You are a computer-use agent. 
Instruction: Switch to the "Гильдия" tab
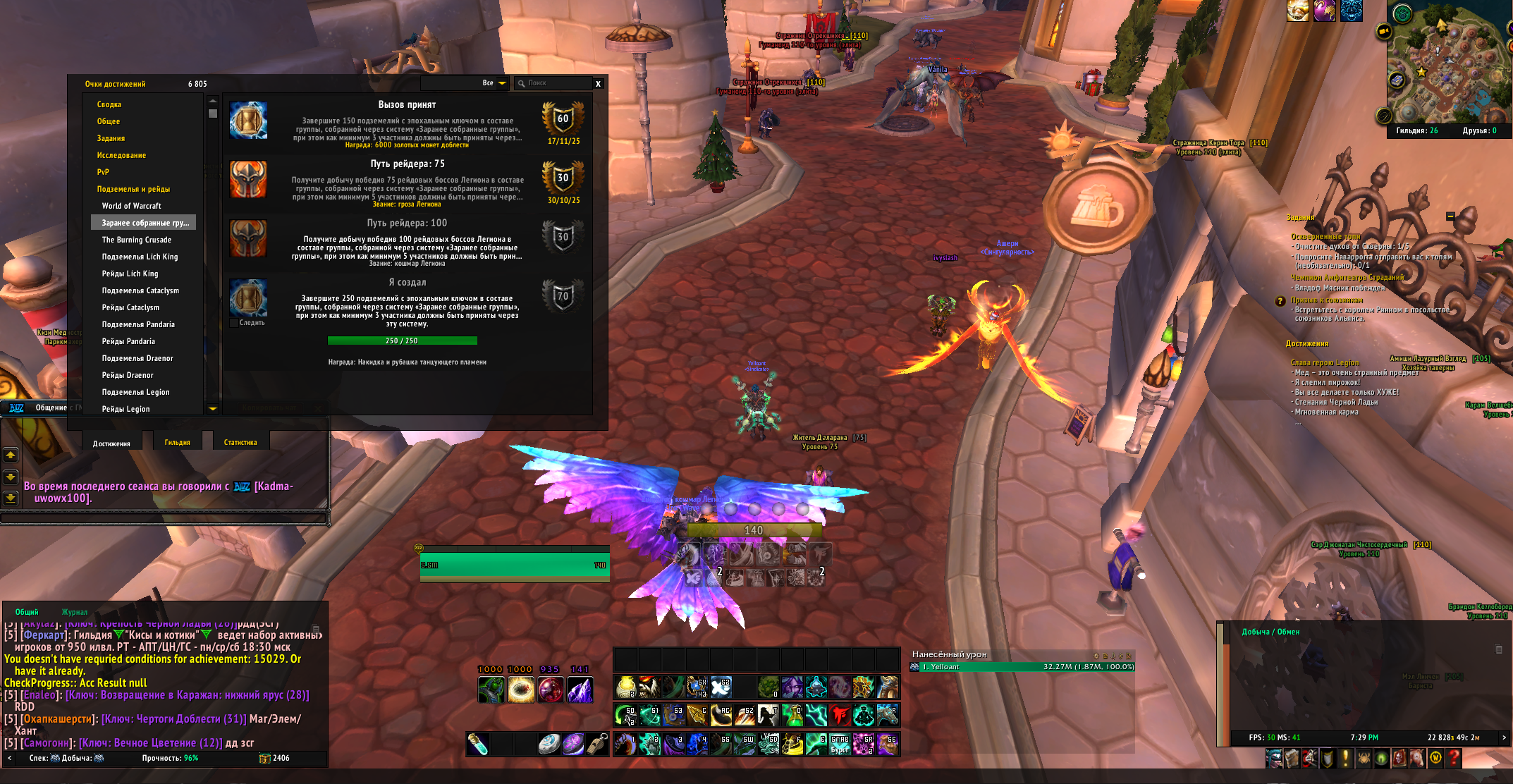click(x=178, y=443)
